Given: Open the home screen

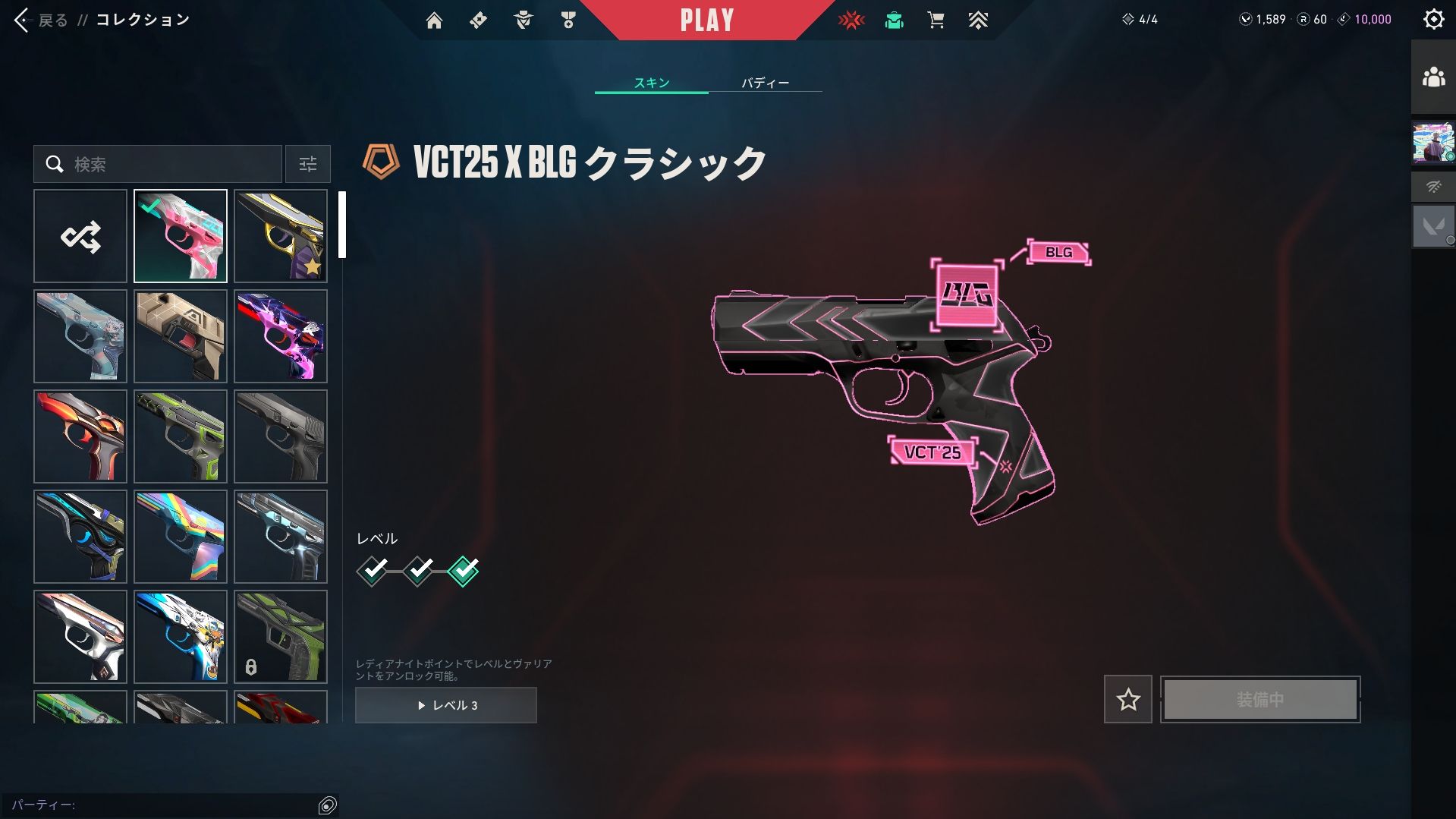Looking at the screenshot, I should pos(434,20).
